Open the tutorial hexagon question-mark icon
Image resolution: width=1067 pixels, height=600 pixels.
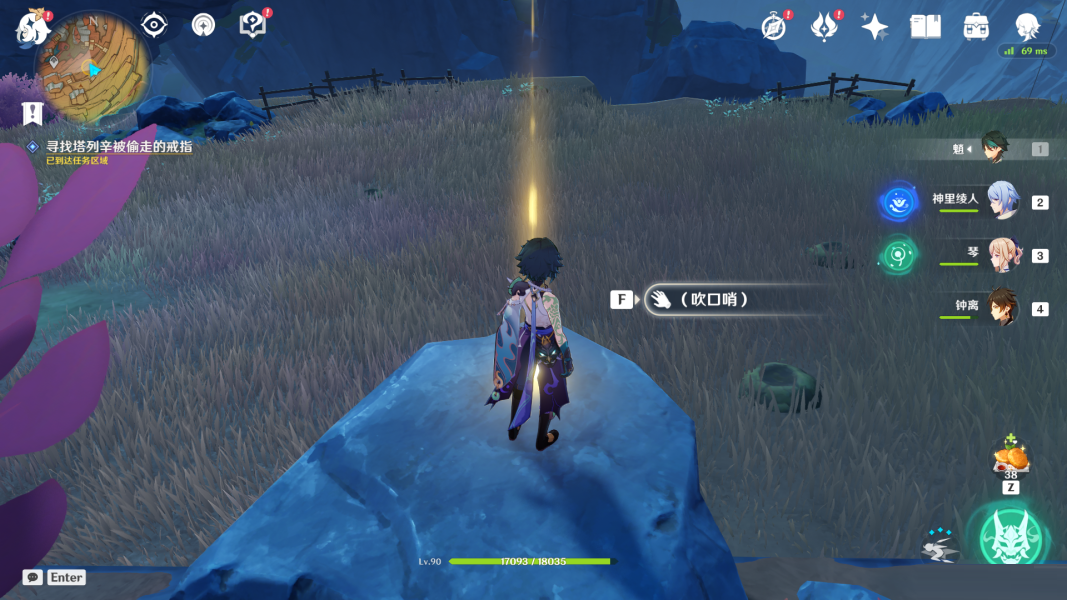coord(253,25)
